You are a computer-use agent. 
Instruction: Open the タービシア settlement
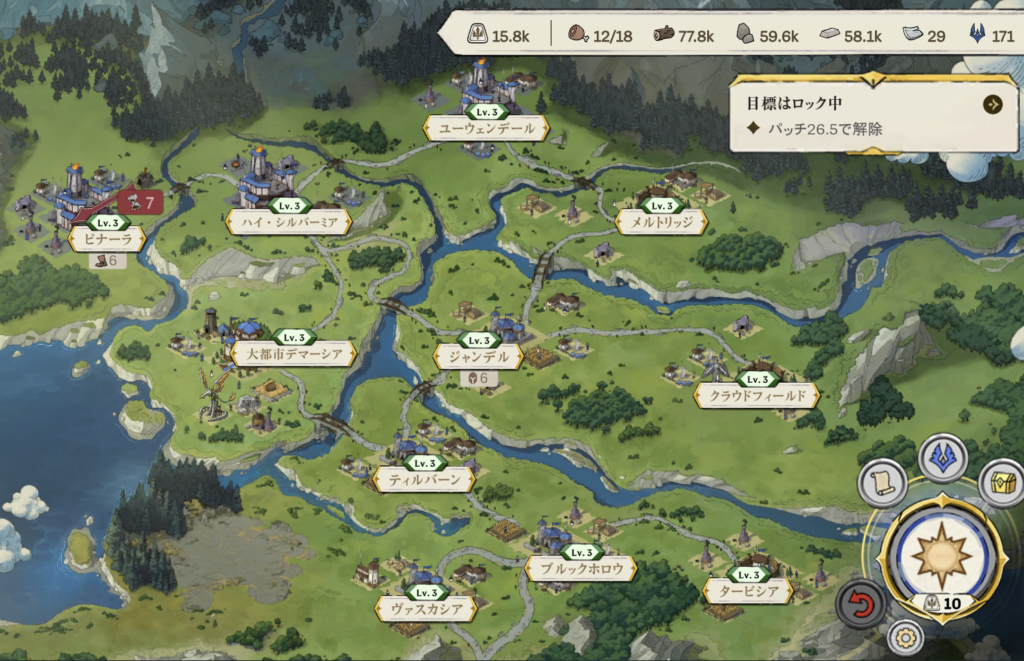point(748,591)
